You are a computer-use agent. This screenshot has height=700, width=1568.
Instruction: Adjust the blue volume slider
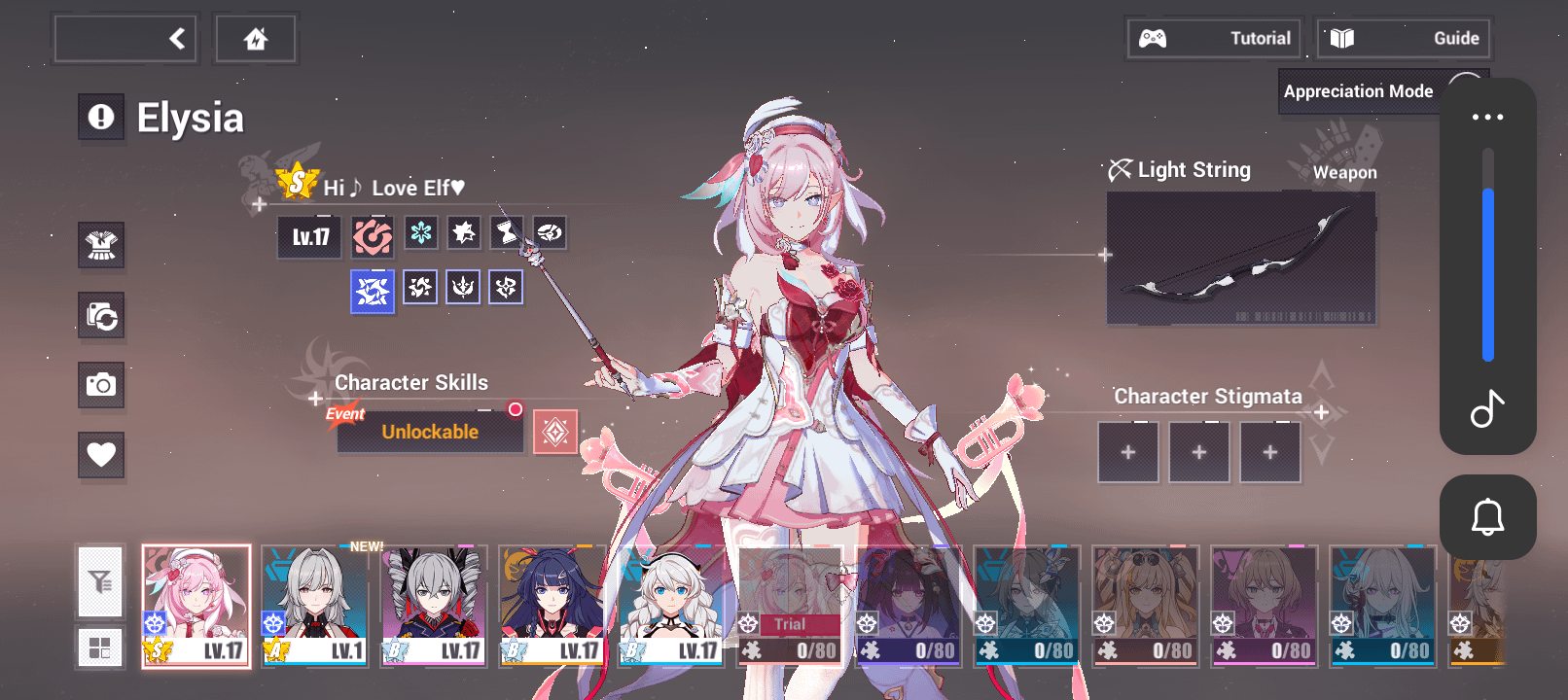[x=1487, y=274]
